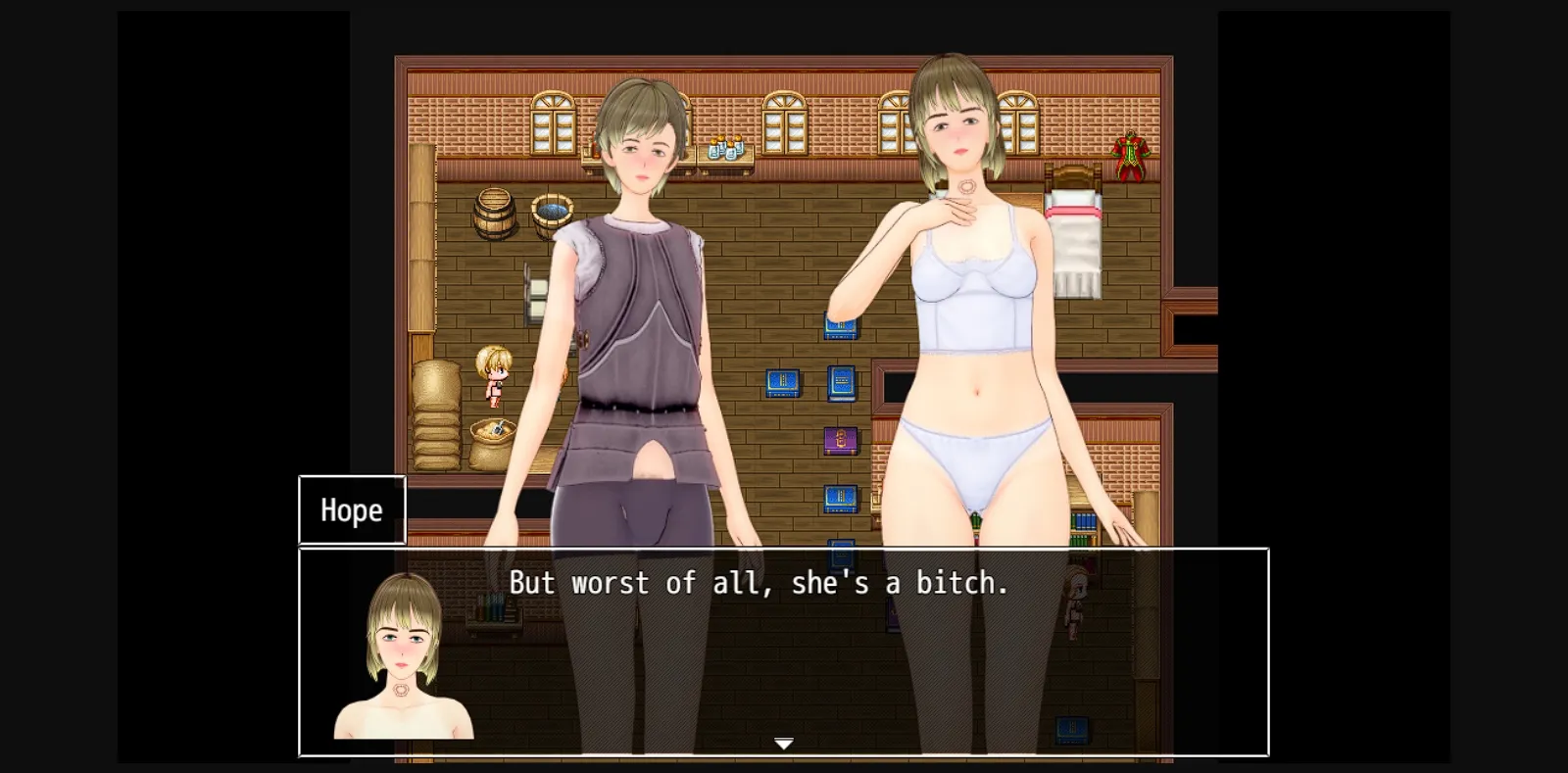Screen dimensions: 1568x773
Task: Click the bottle on the upper-left shelf
Action: tap(598, 147)
